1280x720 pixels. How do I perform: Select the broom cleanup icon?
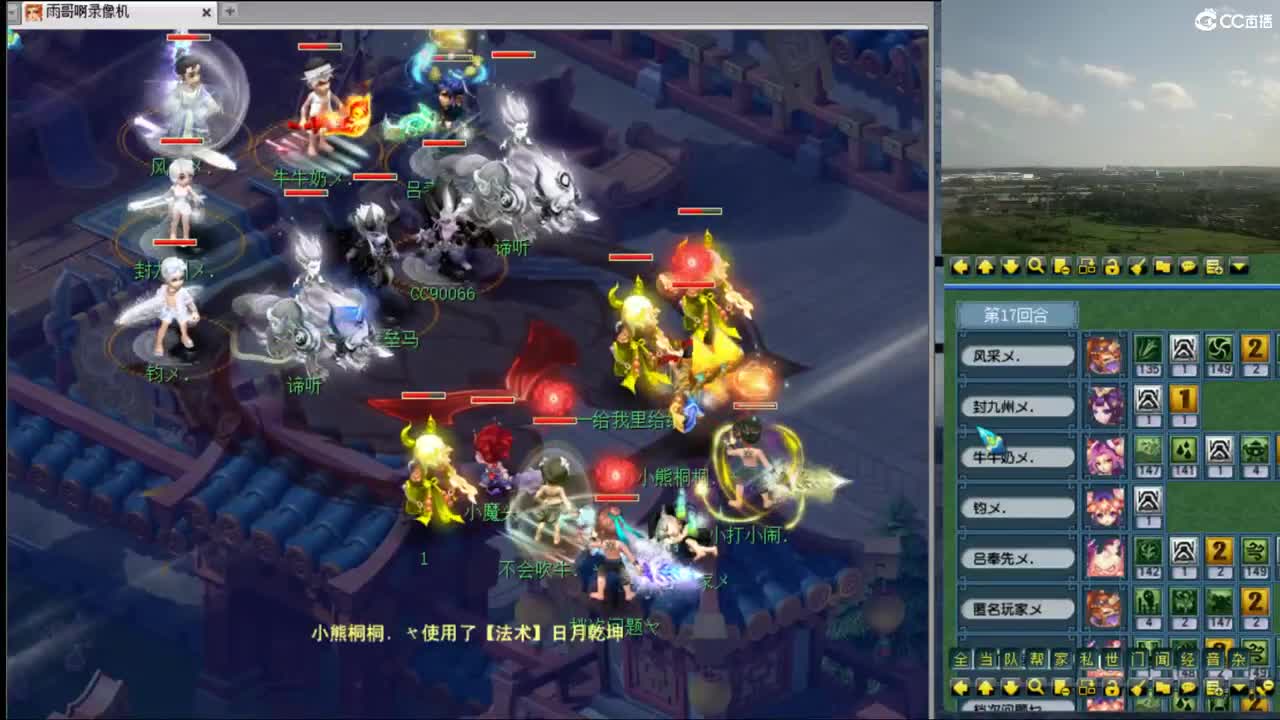(x=1138, y=267)
